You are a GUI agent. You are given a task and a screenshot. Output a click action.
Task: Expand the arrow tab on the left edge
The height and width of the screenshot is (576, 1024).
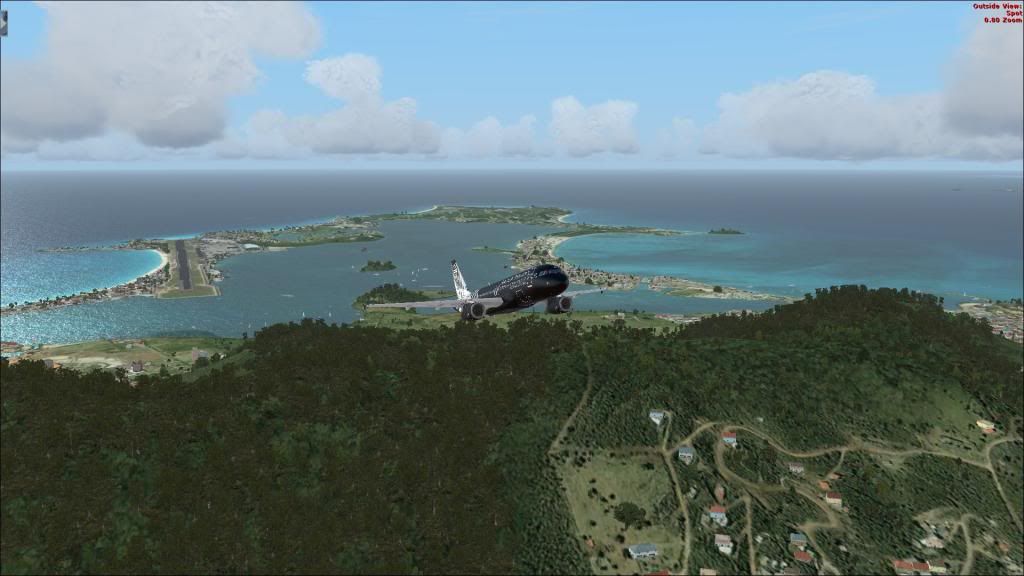(x=3, y=22)
